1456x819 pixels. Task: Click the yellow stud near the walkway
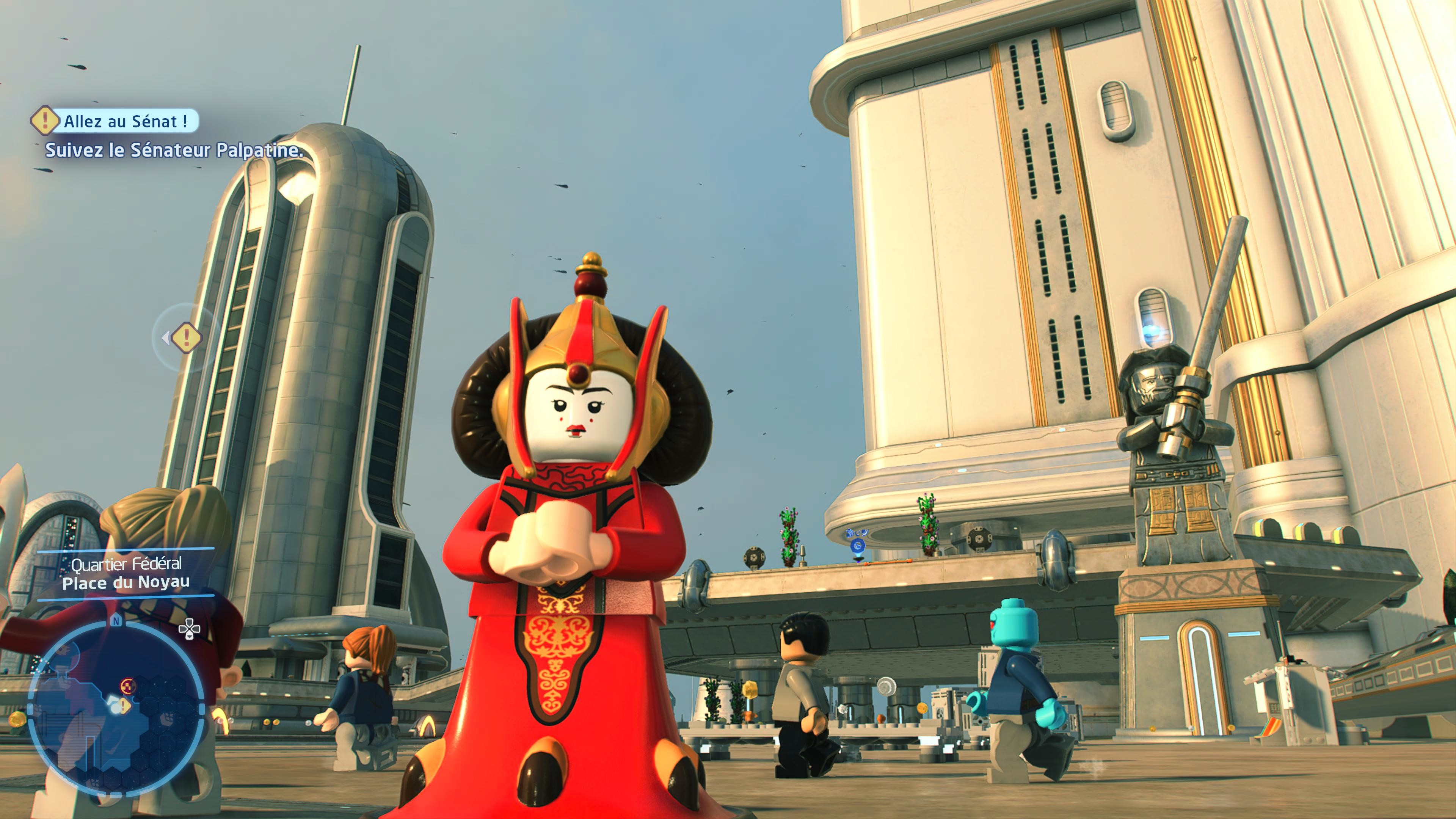click(751, 690)
